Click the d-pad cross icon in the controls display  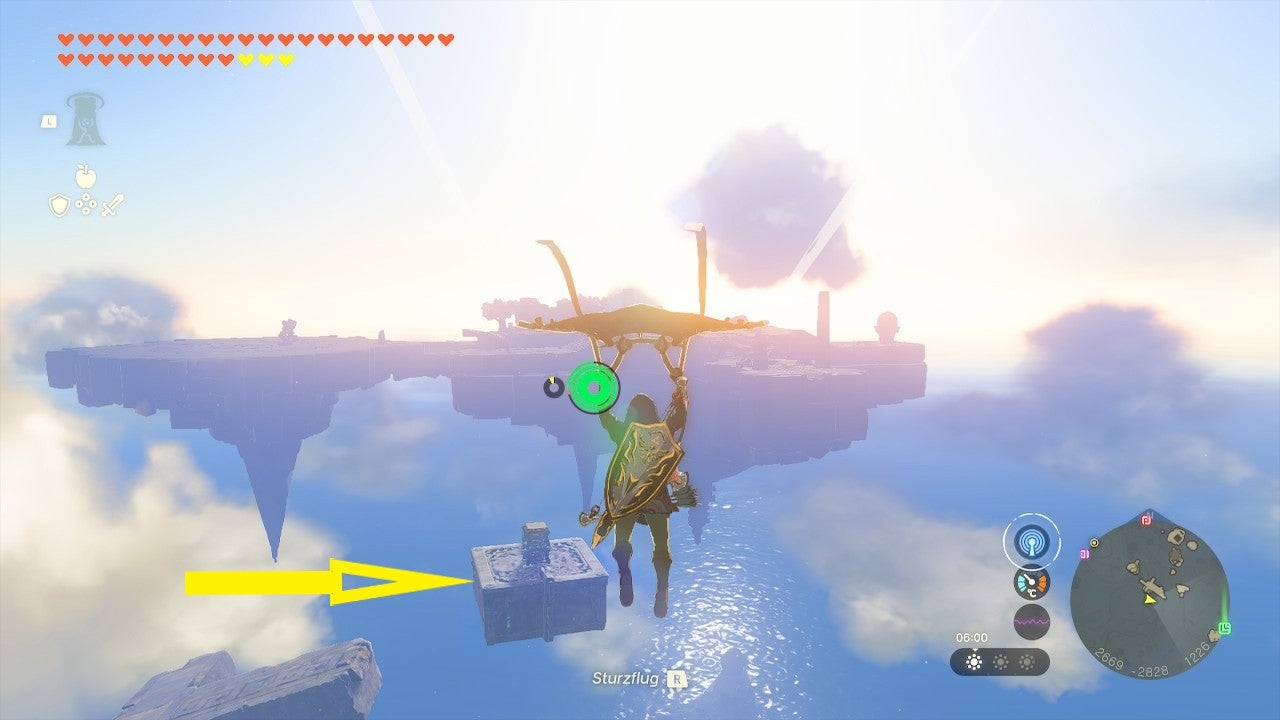[86, 204]
